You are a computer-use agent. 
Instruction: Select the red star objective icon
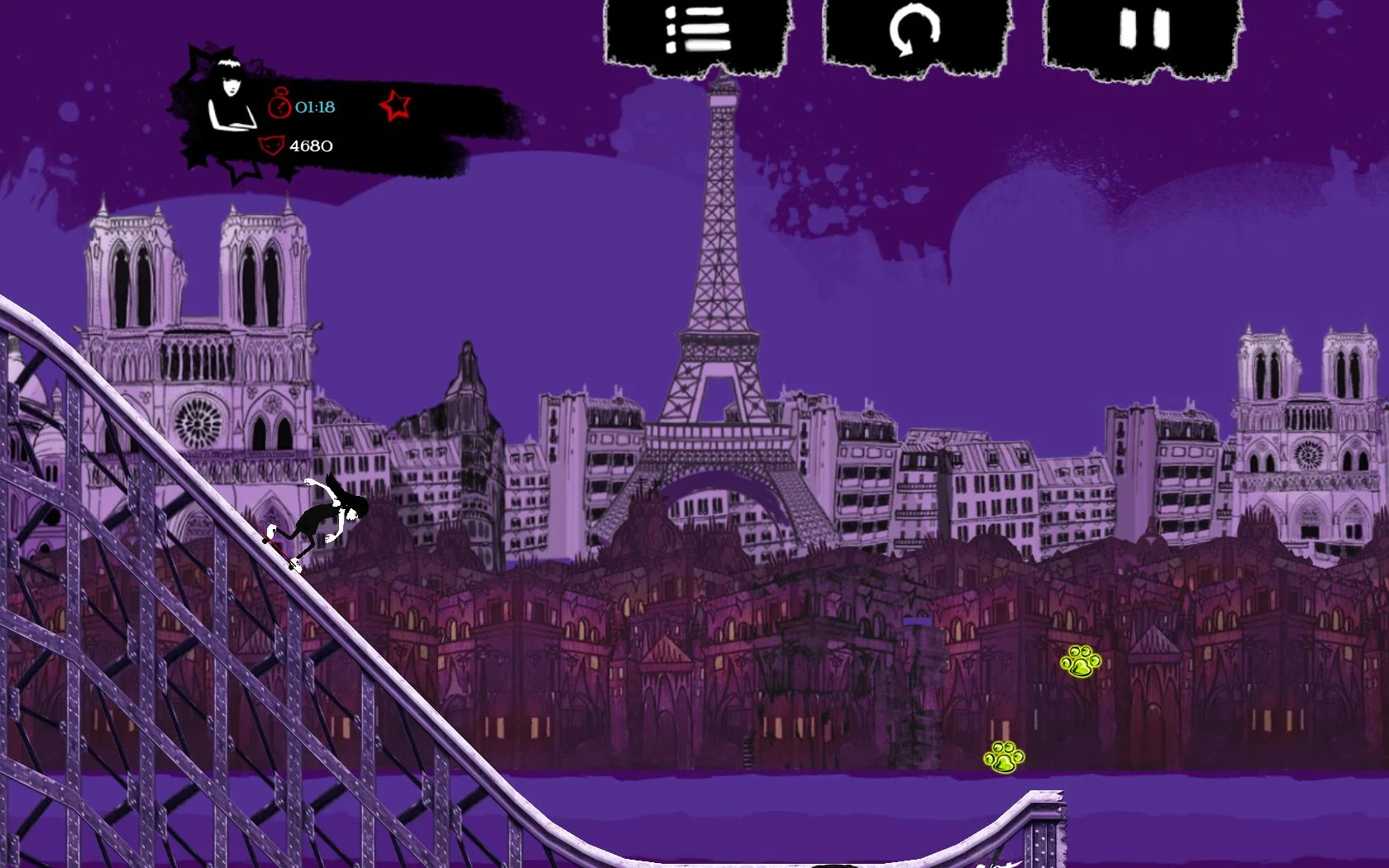(394, 106)
